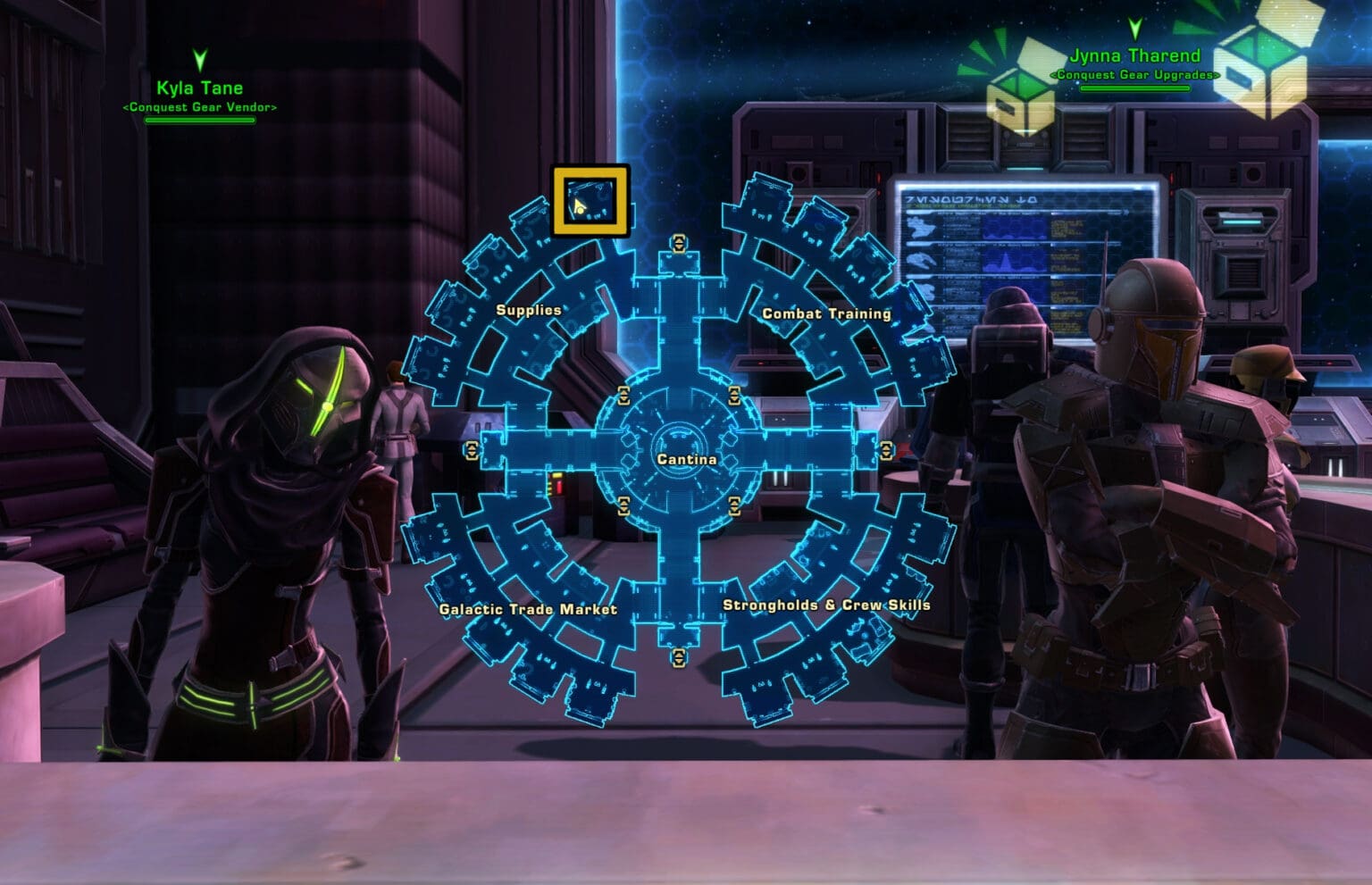Click the elevator icon upper-right of the Cantina ring
Screen dimensions: 1372x885
click(732, 396)
